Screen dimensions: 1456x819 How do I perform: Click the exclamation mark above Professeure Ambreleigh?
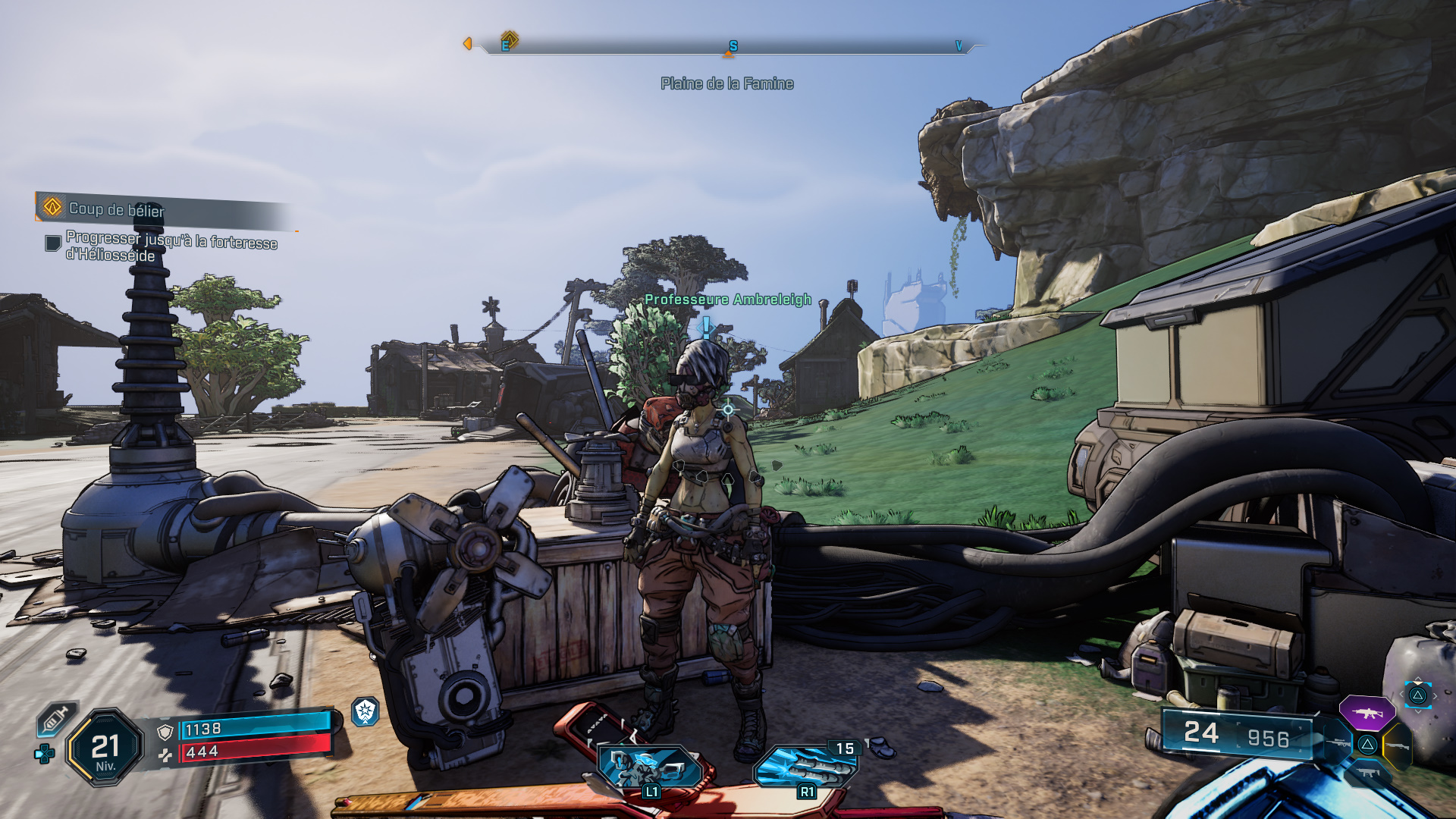pyautogui.click(x=707, y=327)
